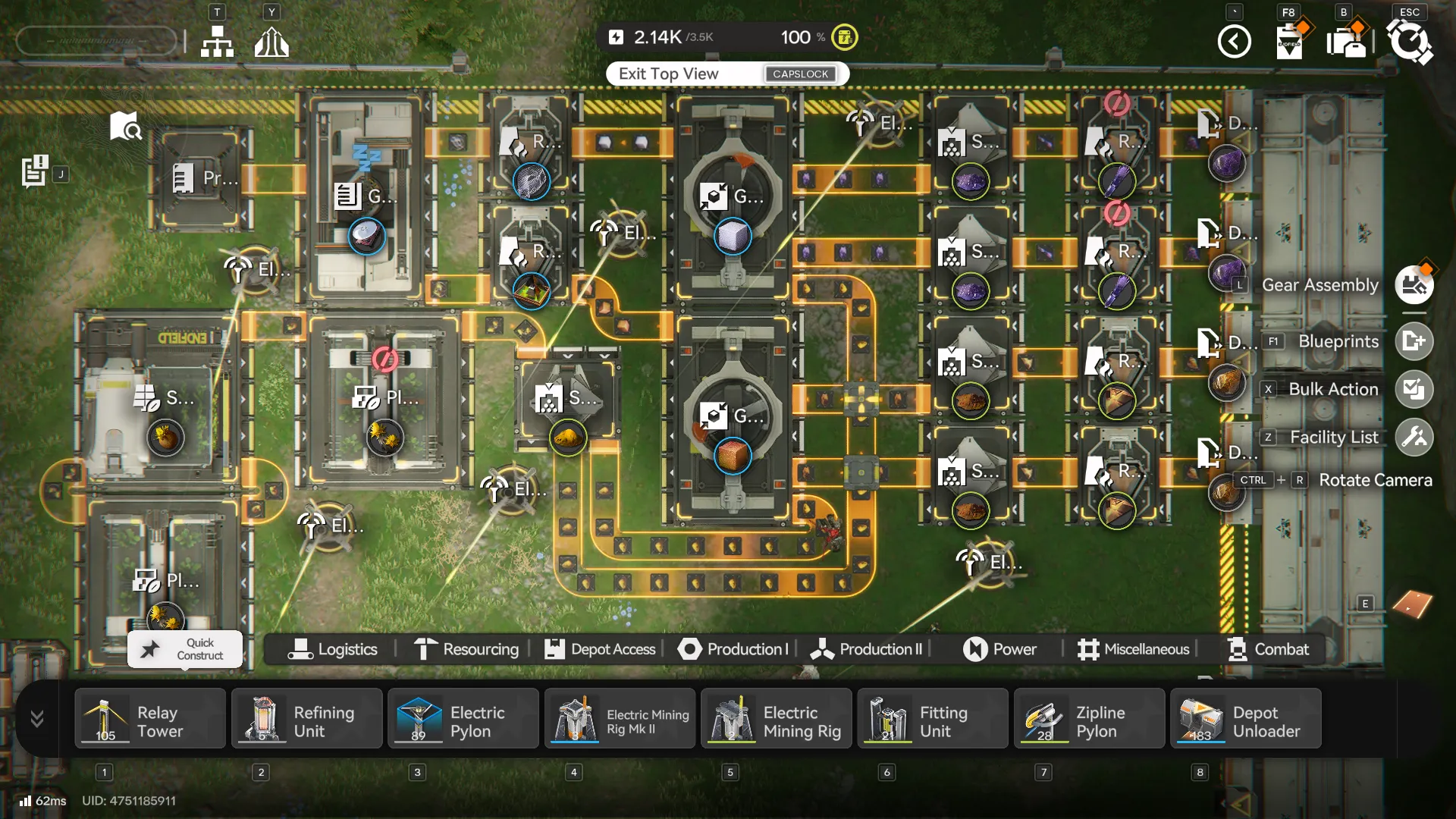The image size is (1456, 819).
Task: Pin the Quick Construct toggle
Action: click(149, 648)
